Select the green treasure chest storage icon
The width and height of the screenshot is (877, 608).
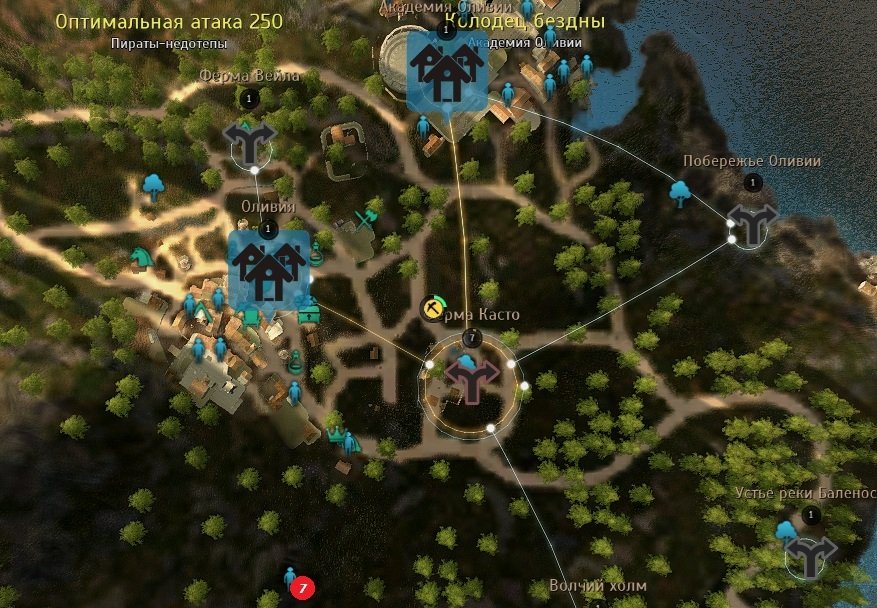(310, 313)
